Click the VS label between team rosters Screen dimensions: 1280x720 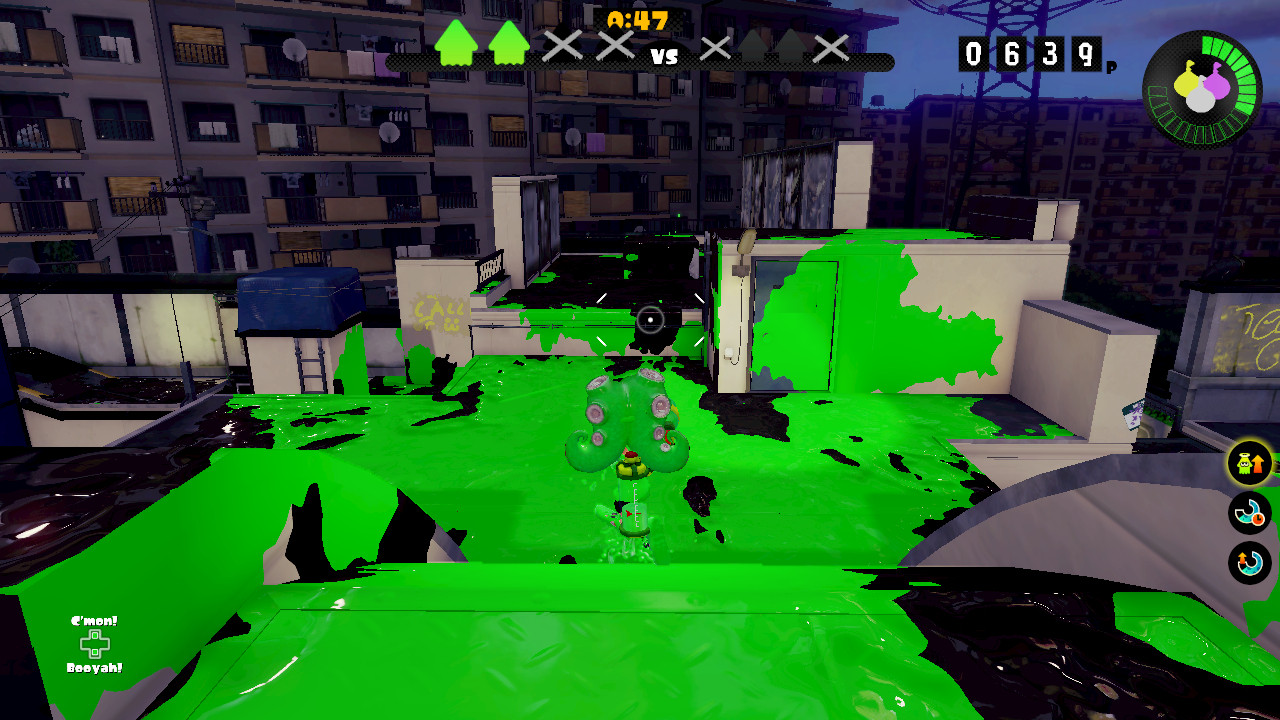(x=664, y=57)
